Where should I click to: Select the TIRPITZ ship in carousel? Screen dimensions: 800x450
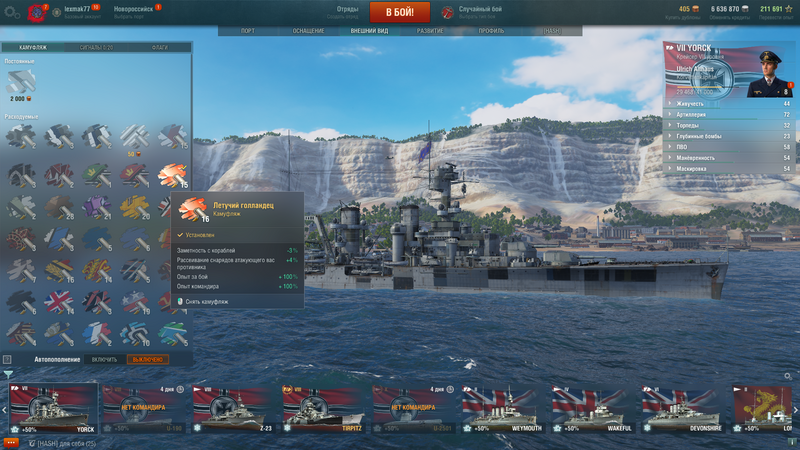pos(322,410)
